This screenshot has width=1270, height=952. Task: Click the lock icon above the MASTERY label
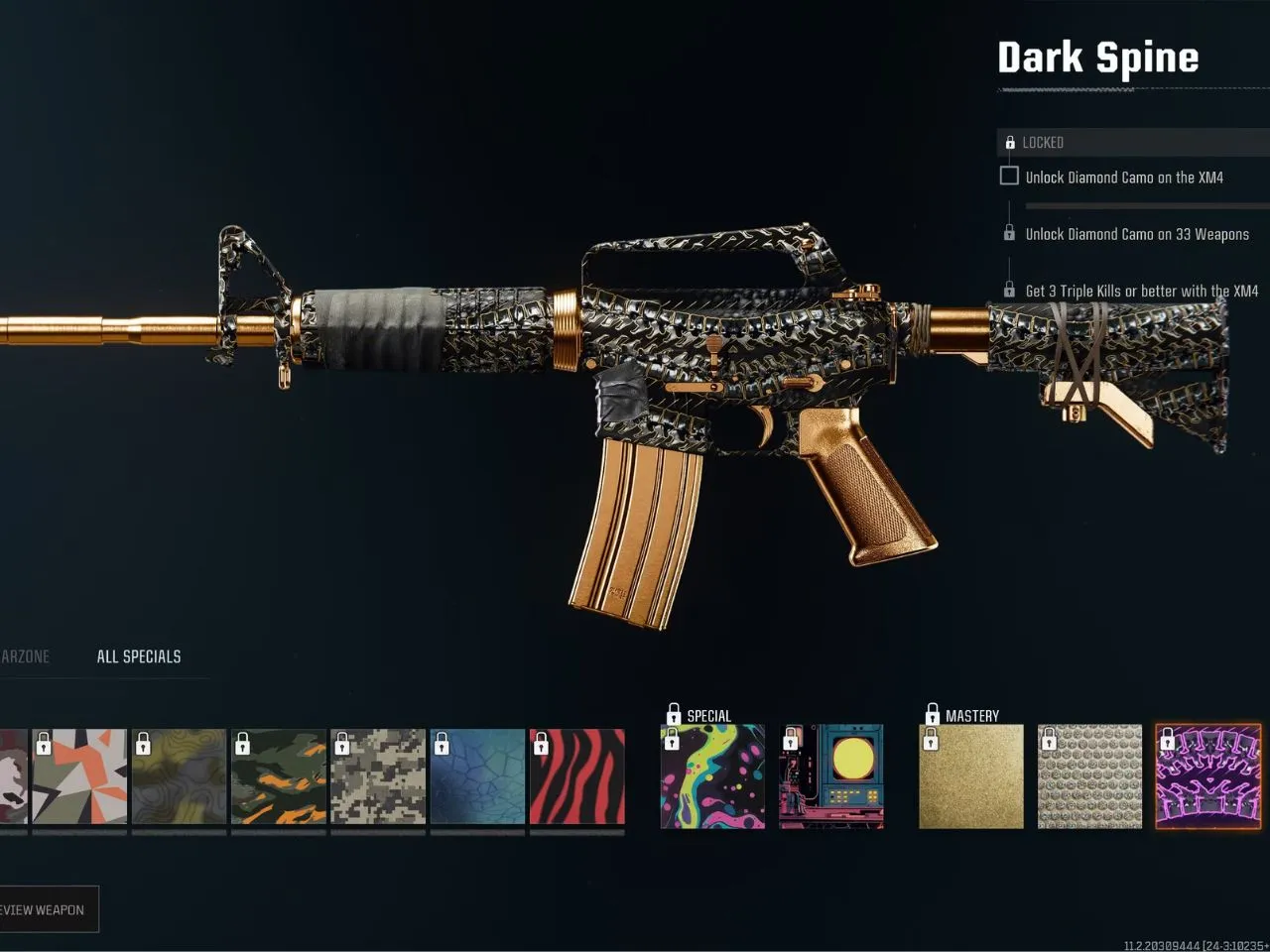tap(932, 712)
